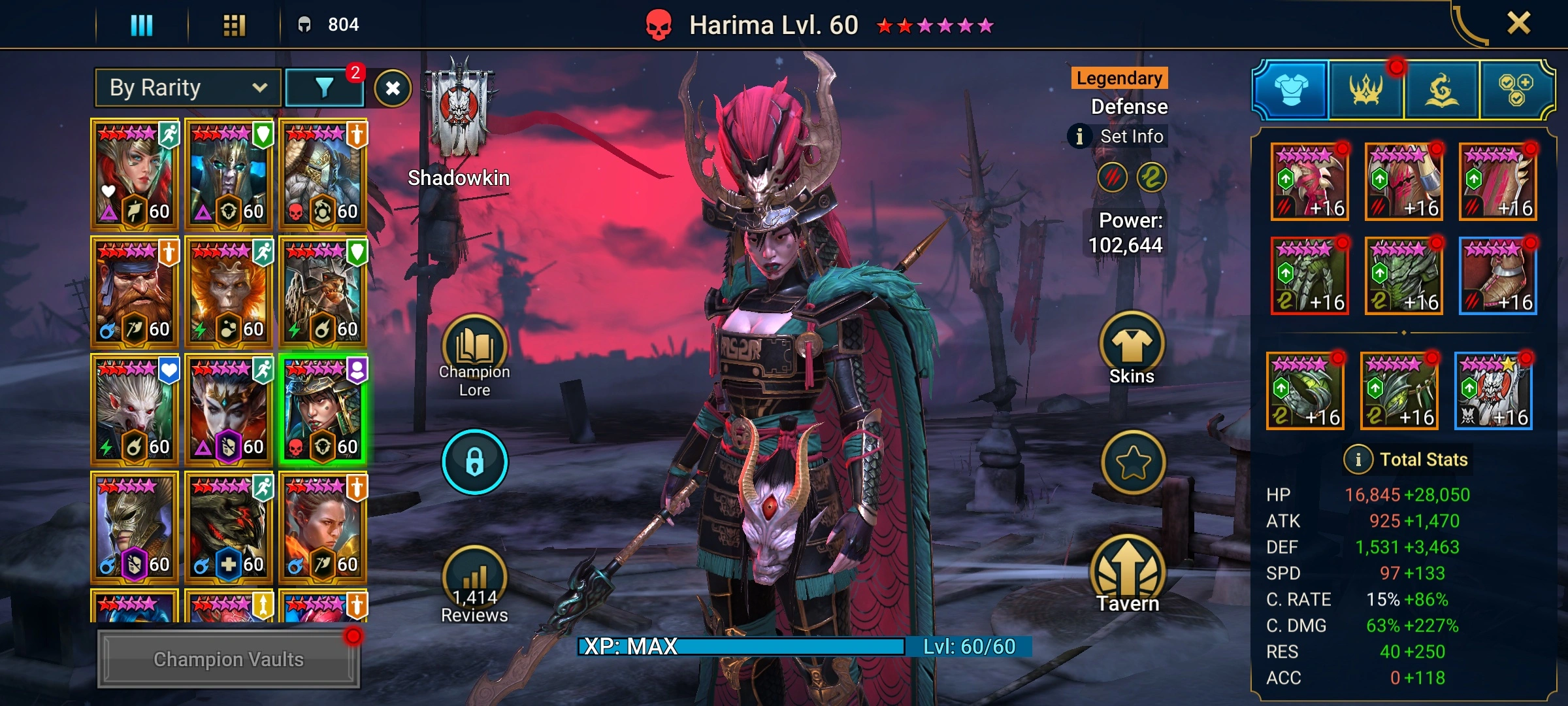This screenshot has height=706, width=1568.
Task: Mark champion as favorite with star button
Action: point(1133,463)
